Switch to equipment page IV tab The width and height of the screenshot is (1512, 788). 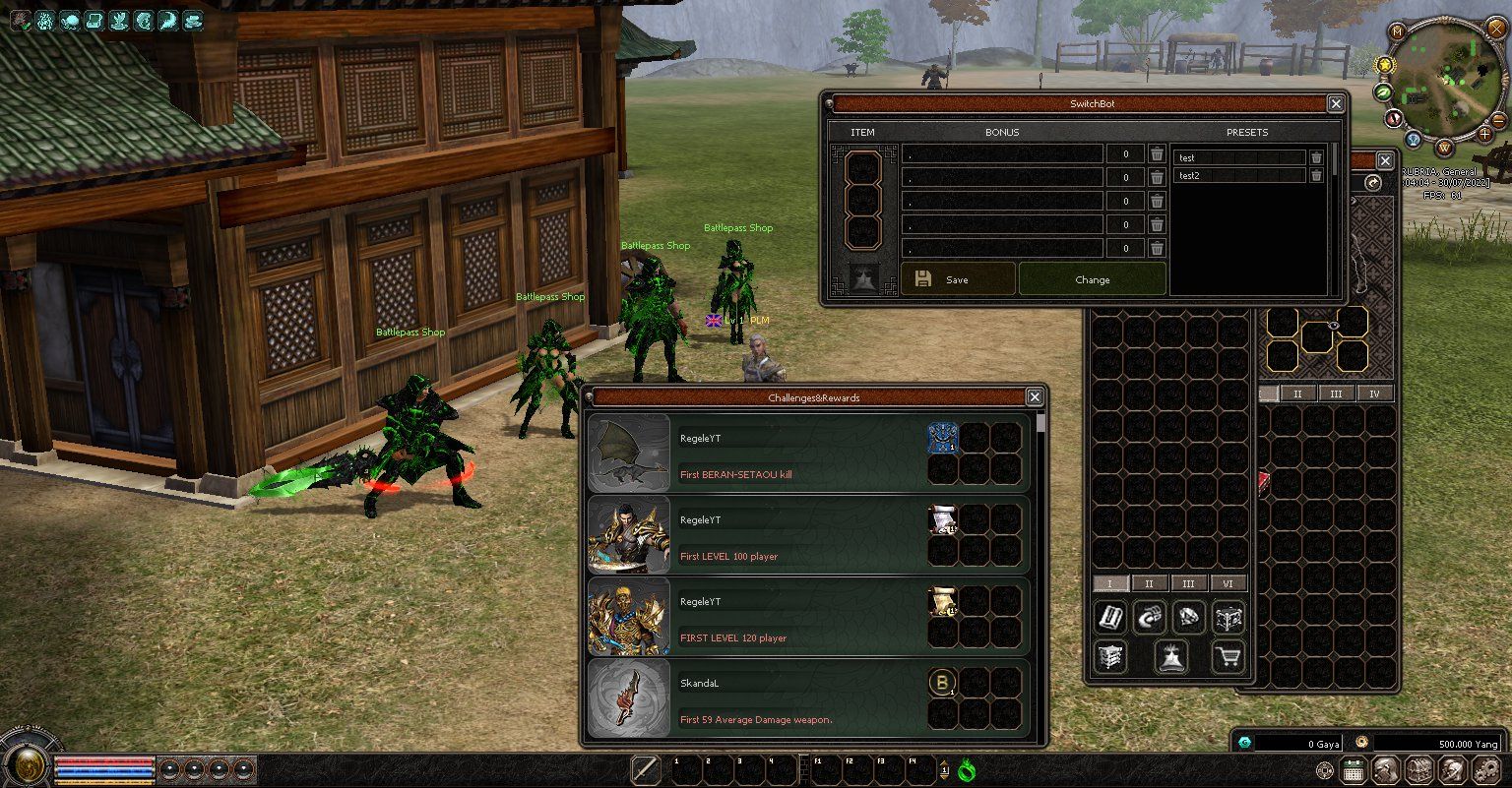pyautogui.click(x=1375, y=394)
